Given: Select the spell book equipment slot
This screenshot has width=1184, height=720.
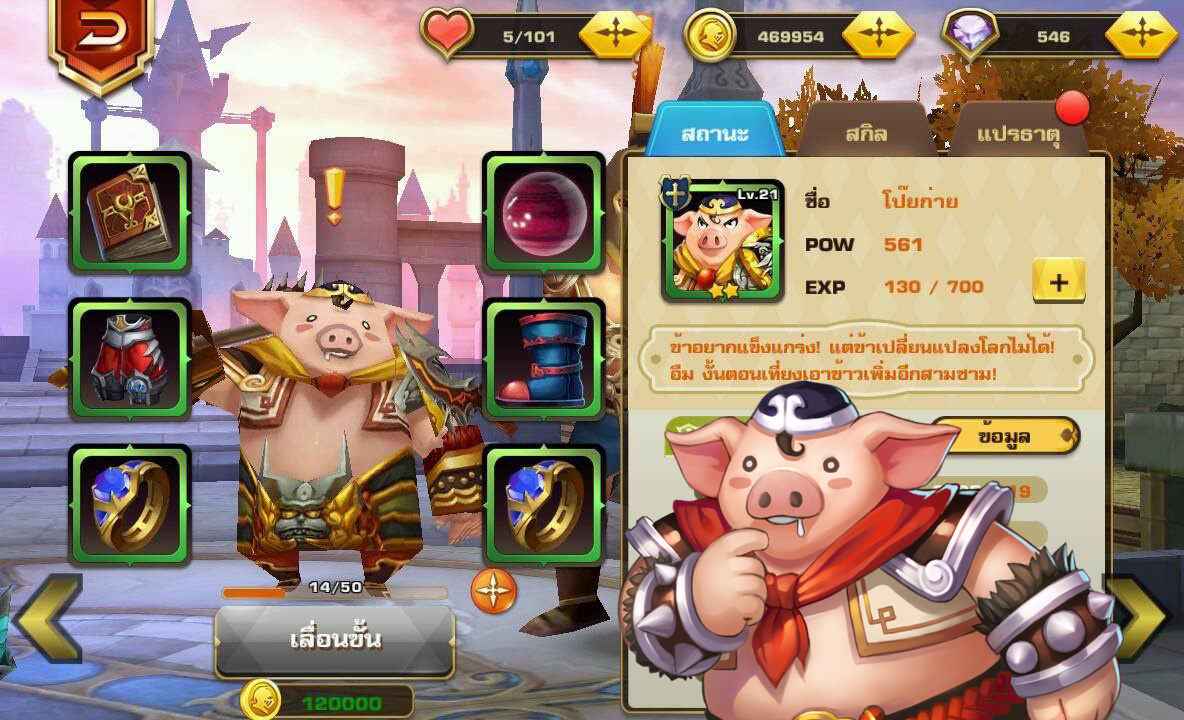Looking at the screenshot, I should pyautogui.click(x=130, y=212).
